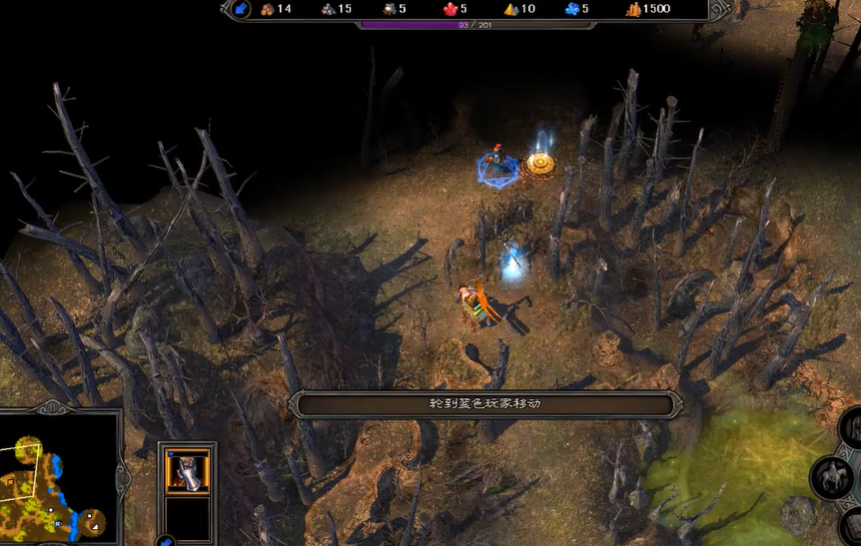Open the spellbook round button
This screenshot has width=861, height=546.
(x=852, y=523)
